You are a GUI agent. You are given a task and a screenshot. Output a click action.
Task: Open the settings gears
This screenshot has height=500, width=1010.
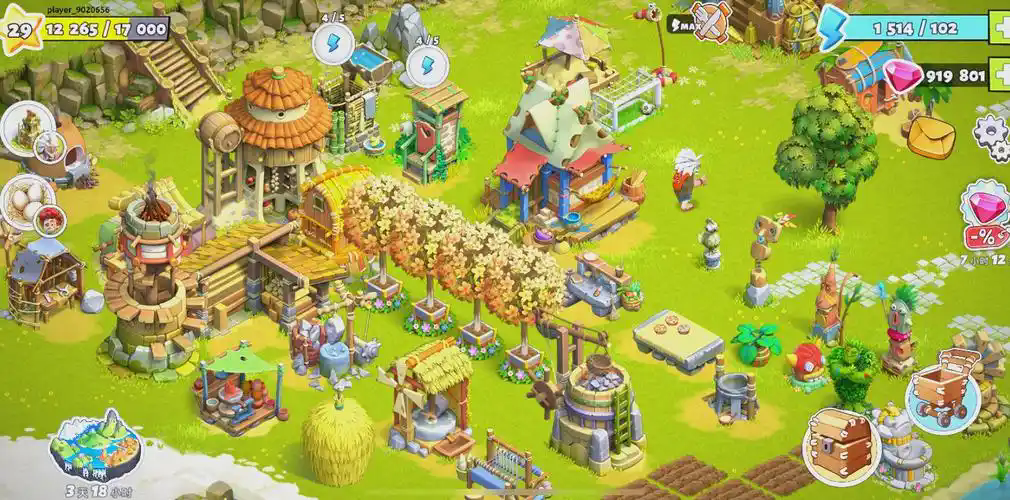click(x=992, y=137)
